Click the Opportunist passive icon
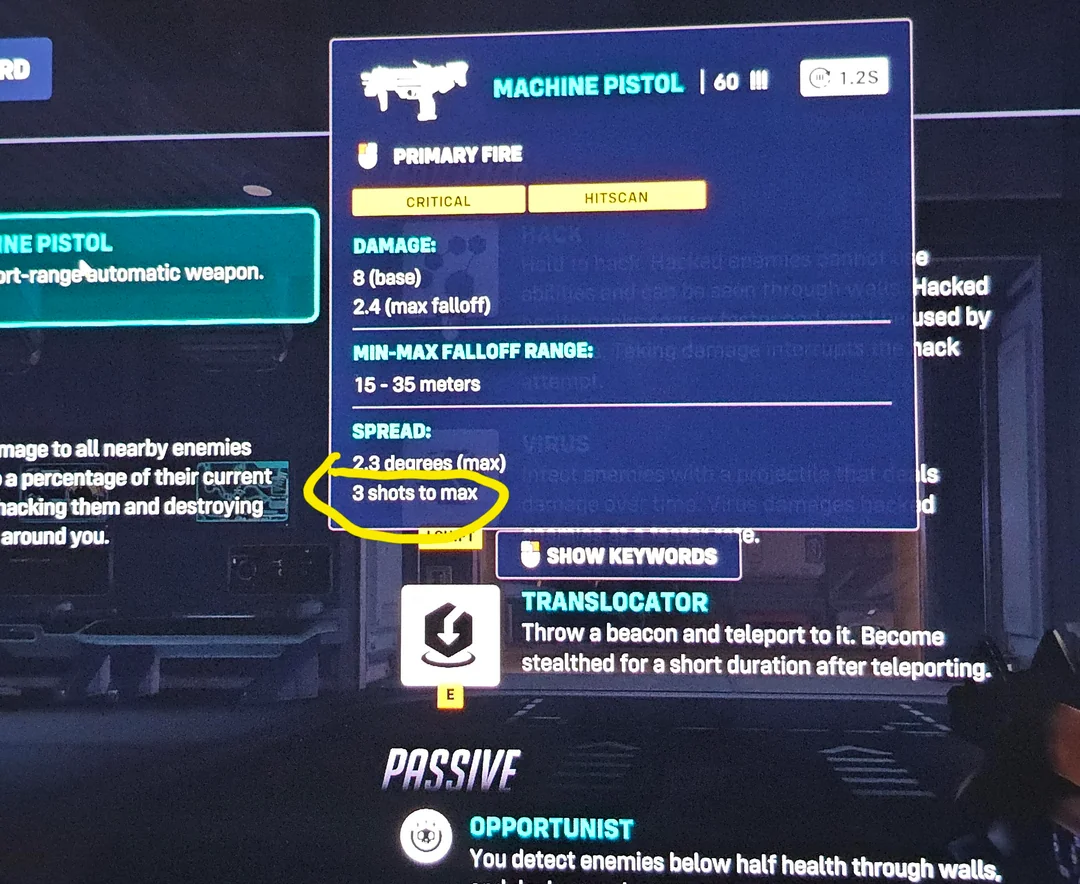This screenshot has height=884, width=1080. pyautogui.click(x=426, y=838)
